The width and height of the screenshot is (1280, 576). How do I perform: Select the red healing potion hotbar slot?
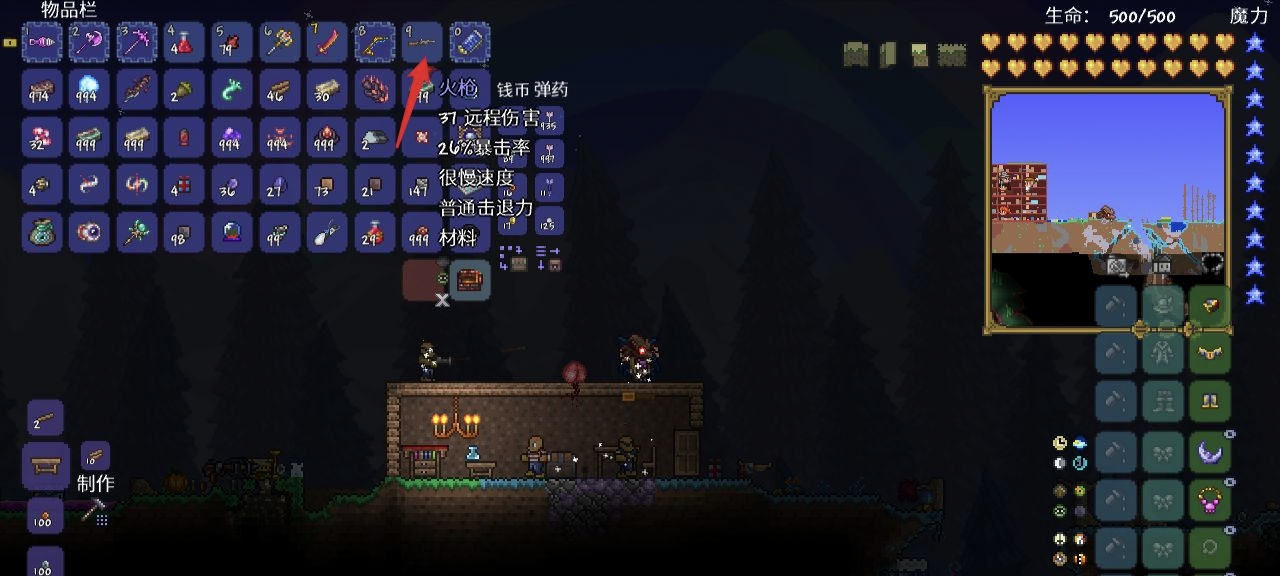pos(184,43)
